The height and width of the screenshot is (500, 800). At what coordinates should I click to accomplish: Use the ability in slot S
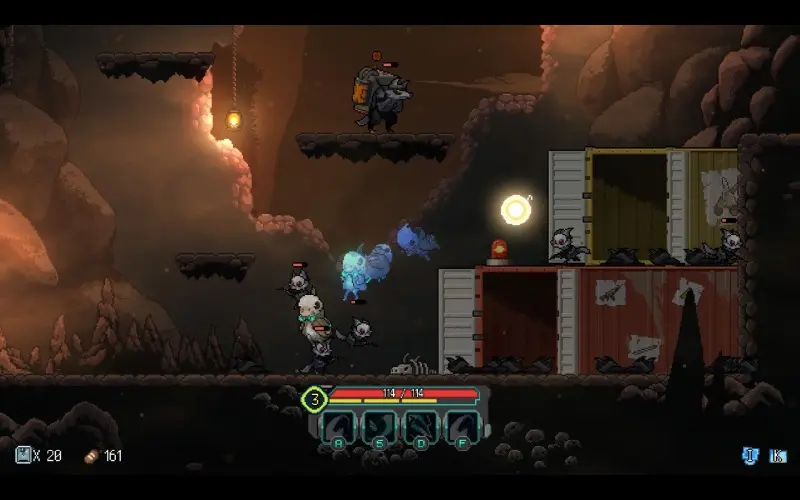click(x=379, y=427)
